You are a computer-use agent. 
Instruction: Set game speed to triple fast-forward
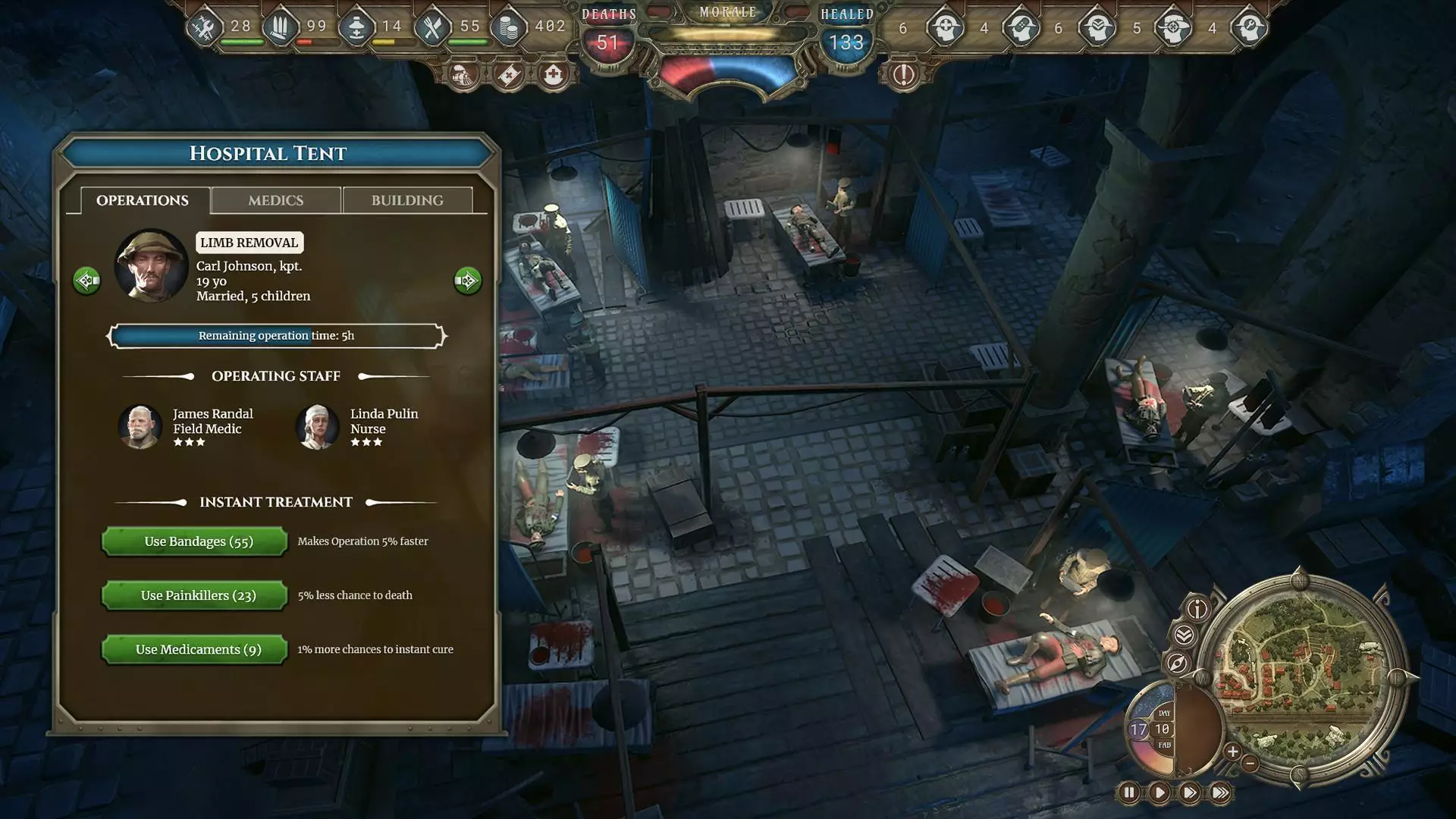point(1220,792)
